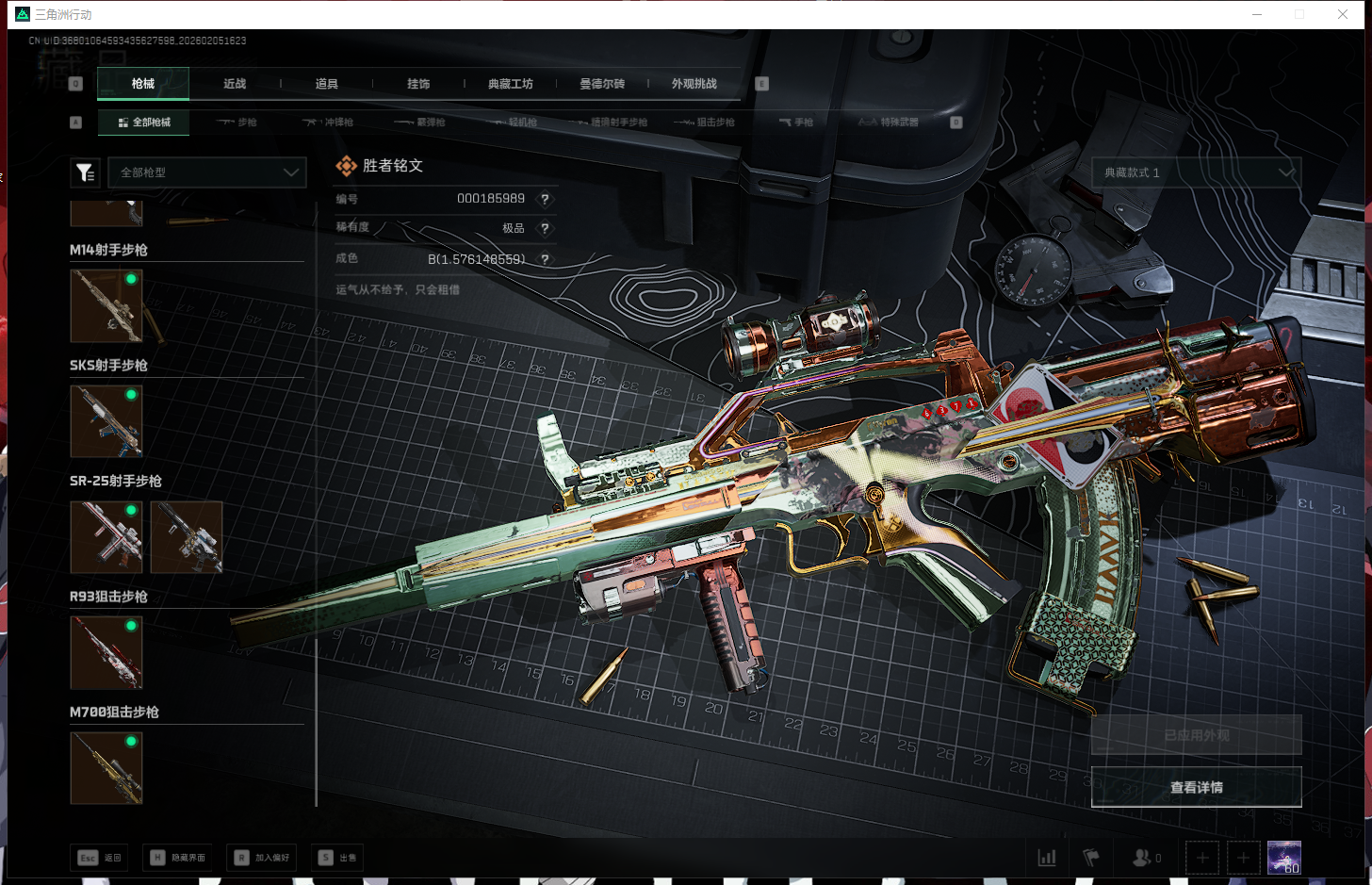Select the M14射手步枪 skin thumbnail
The height and width of the screenshot is (885, 1372).
106,305
